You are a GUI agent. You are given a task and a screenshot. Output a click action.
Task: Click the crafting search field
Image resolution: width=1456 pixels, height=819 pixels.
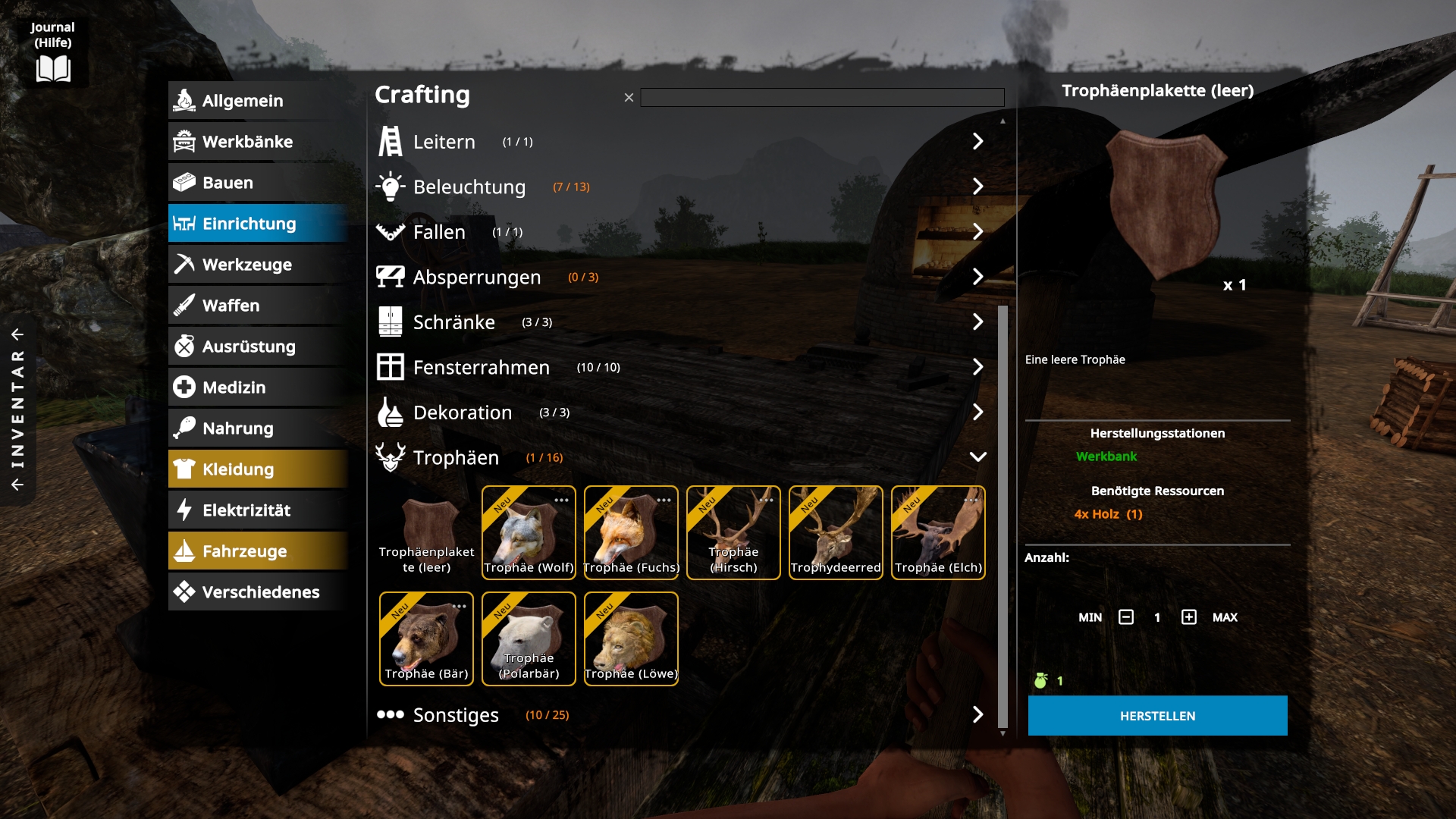tap(822, 98)
